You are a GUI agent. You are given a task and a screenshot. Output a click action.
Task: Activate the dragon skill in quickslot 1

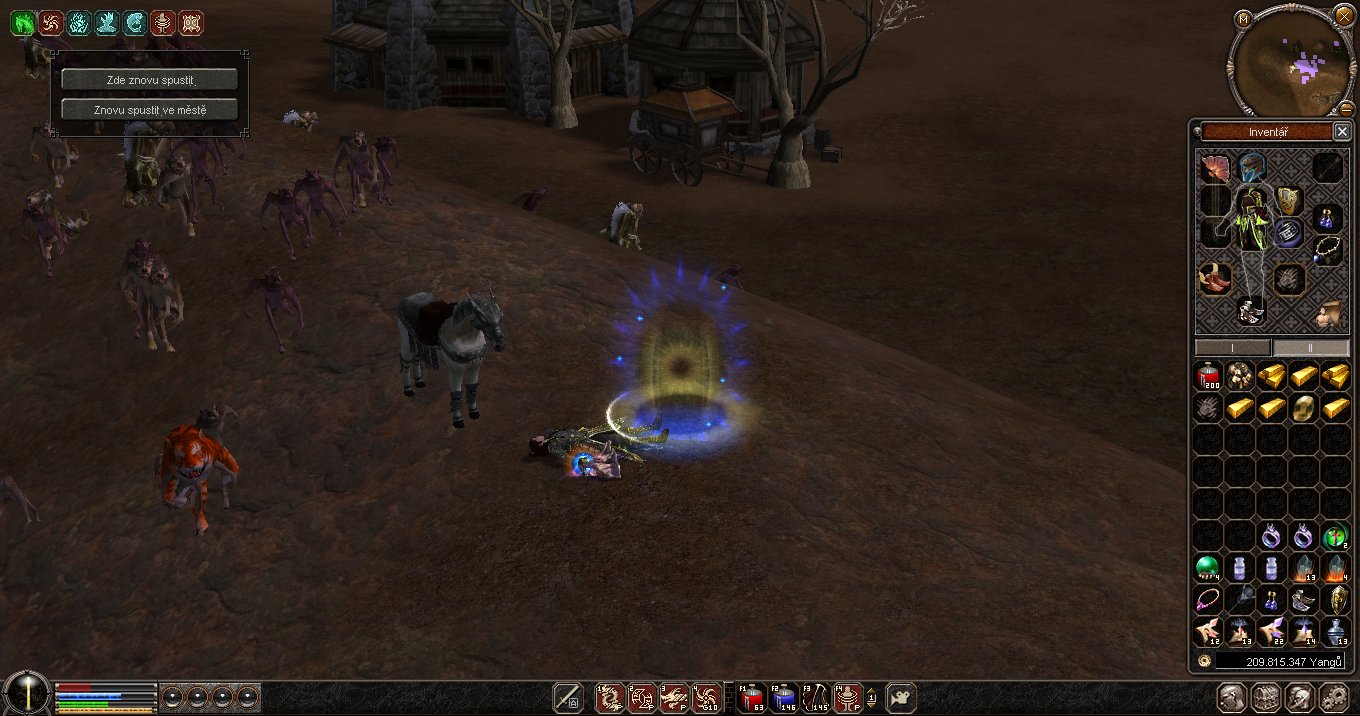tap(609, 697)
